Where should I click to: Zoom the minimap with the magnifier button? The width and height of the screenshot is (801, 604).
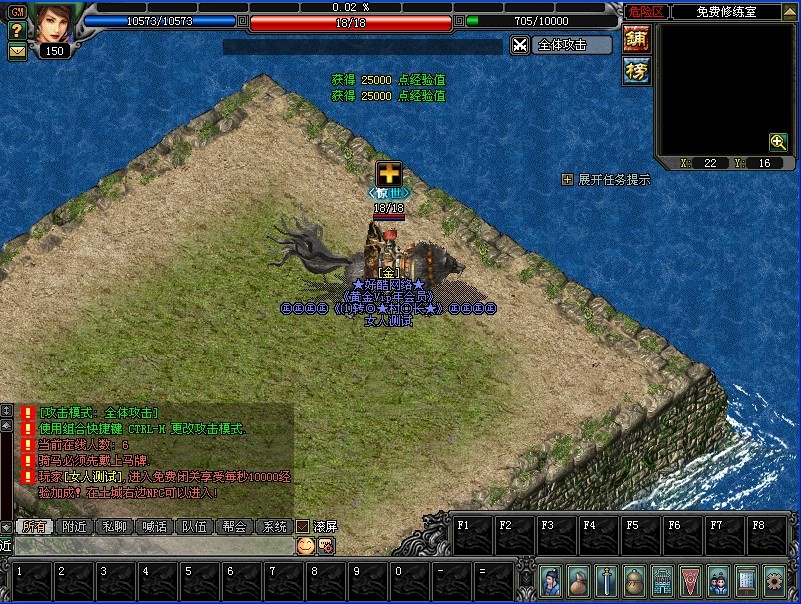click(x=777, y=142)
